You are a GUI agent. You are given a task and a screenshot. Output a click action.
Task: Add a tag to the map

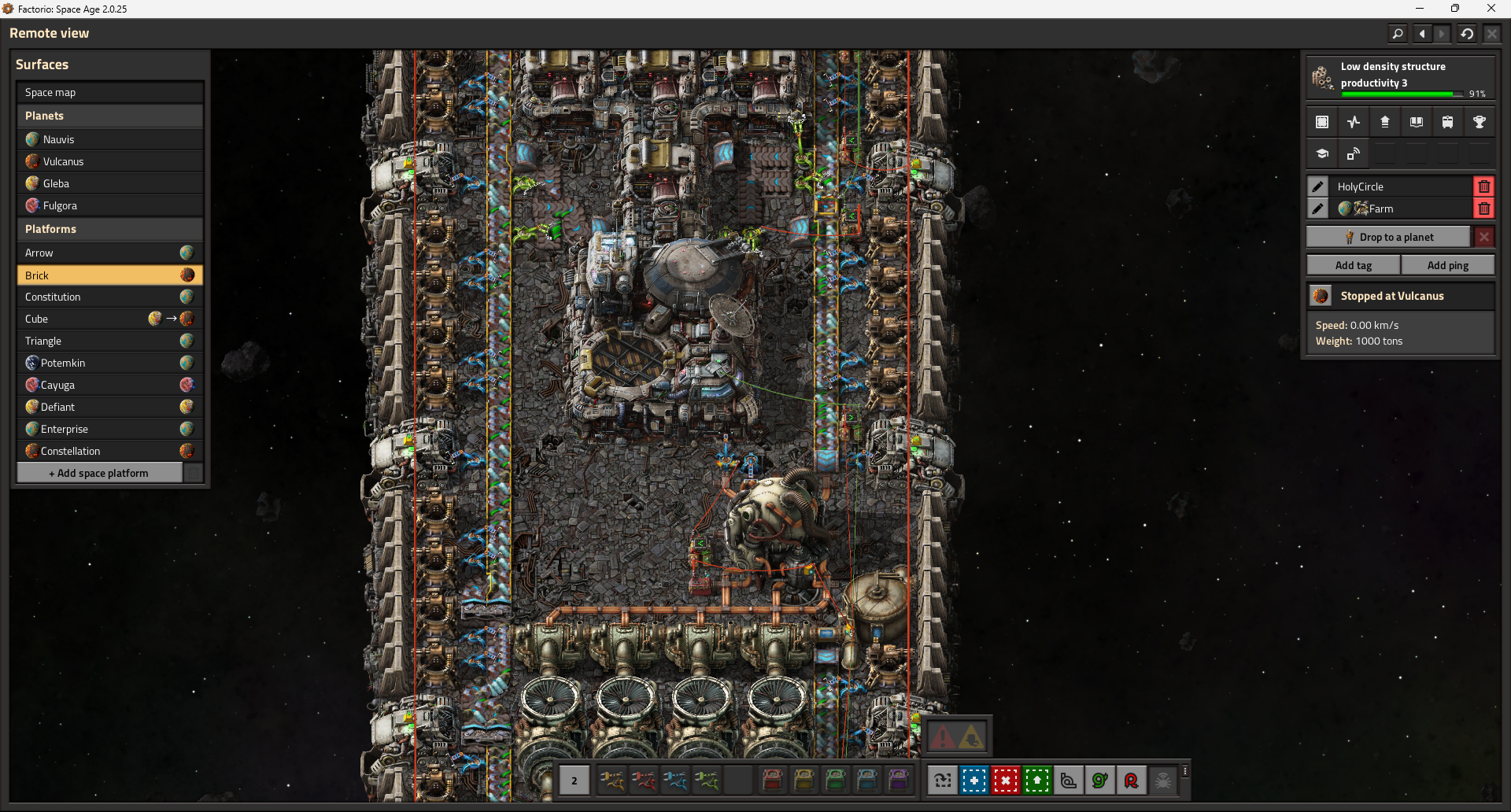(1353, 265)
